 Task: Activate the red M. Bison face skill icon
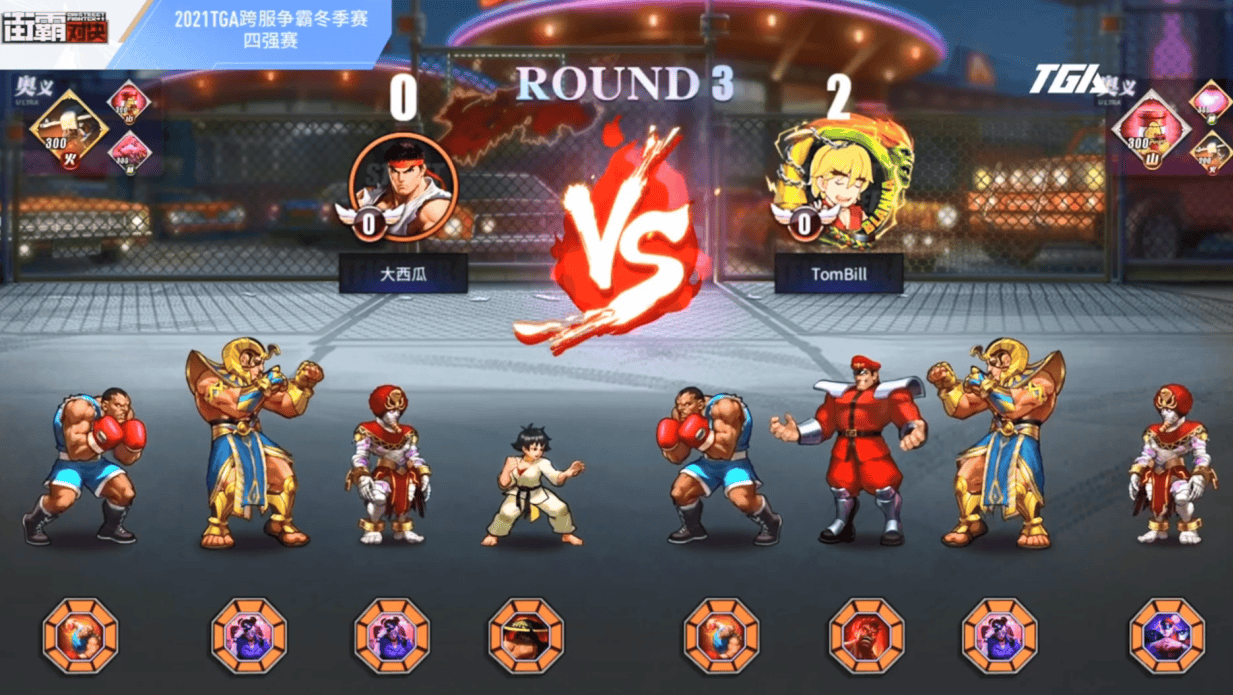click(866, 635)
